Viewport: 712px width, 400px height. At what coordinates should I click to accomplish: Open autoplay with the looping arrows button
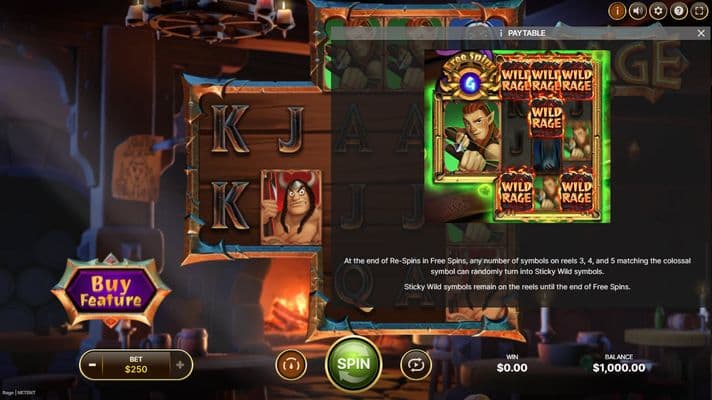point(415,364)
